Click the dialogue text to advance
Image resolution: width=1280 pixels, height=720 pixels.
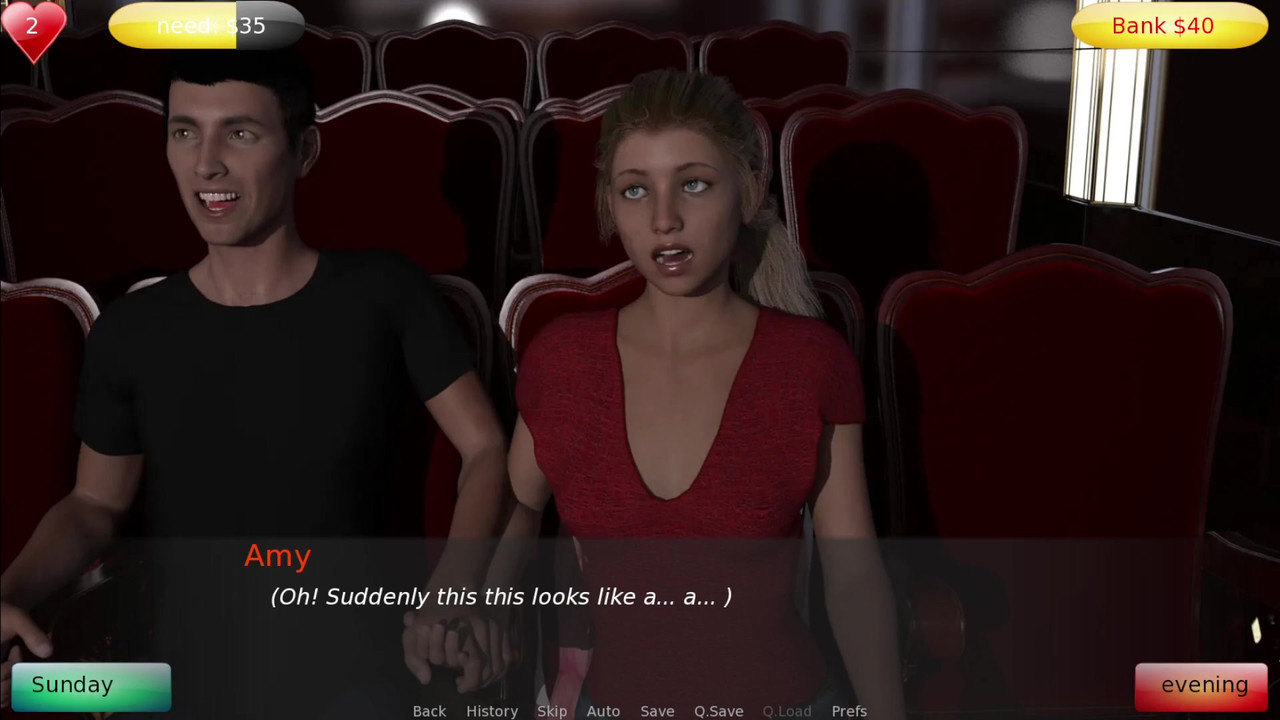point(498,597)
